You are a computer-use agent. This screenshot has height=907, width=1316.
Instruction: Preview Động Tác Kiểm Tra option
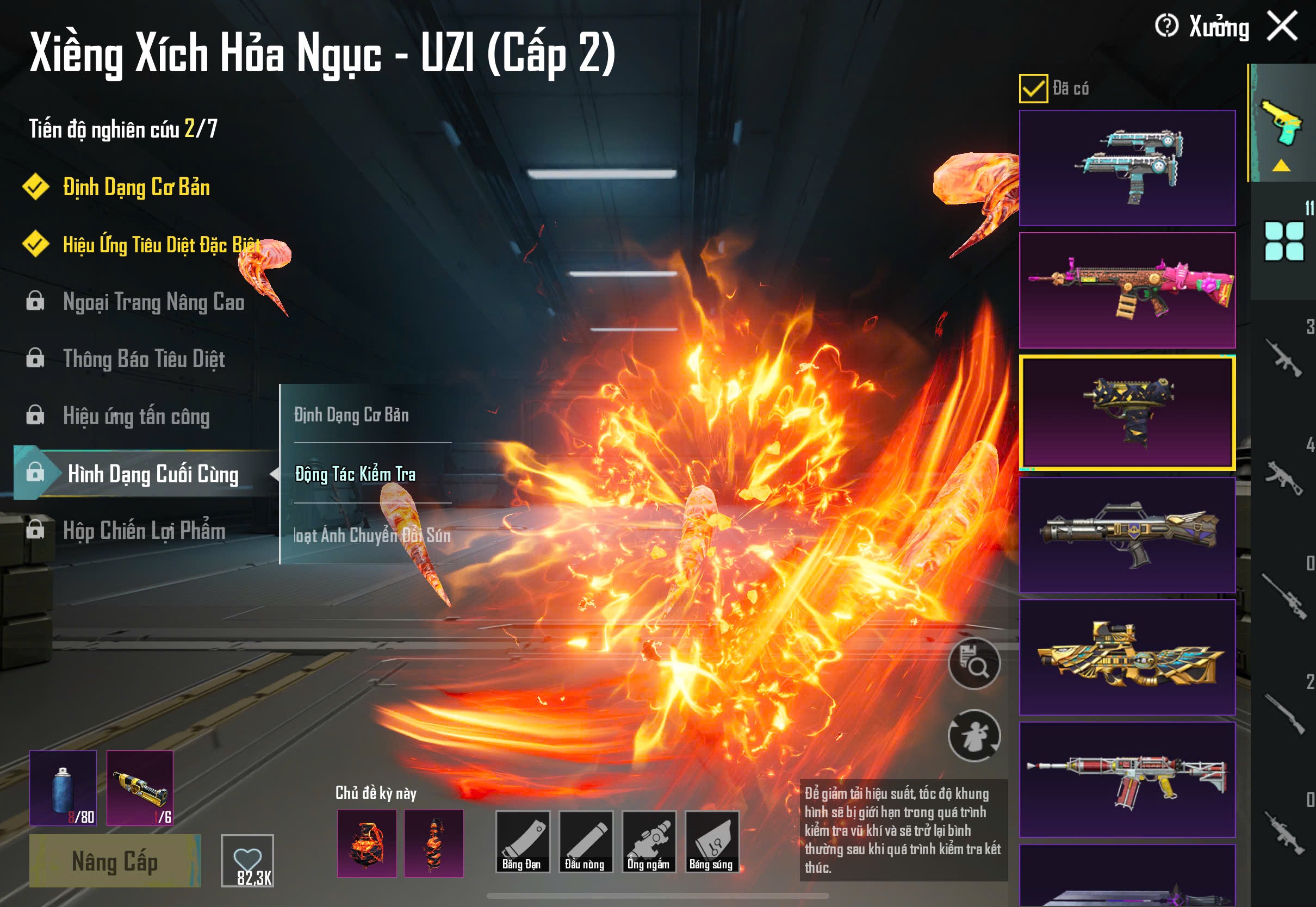click(x=356, y=474)
